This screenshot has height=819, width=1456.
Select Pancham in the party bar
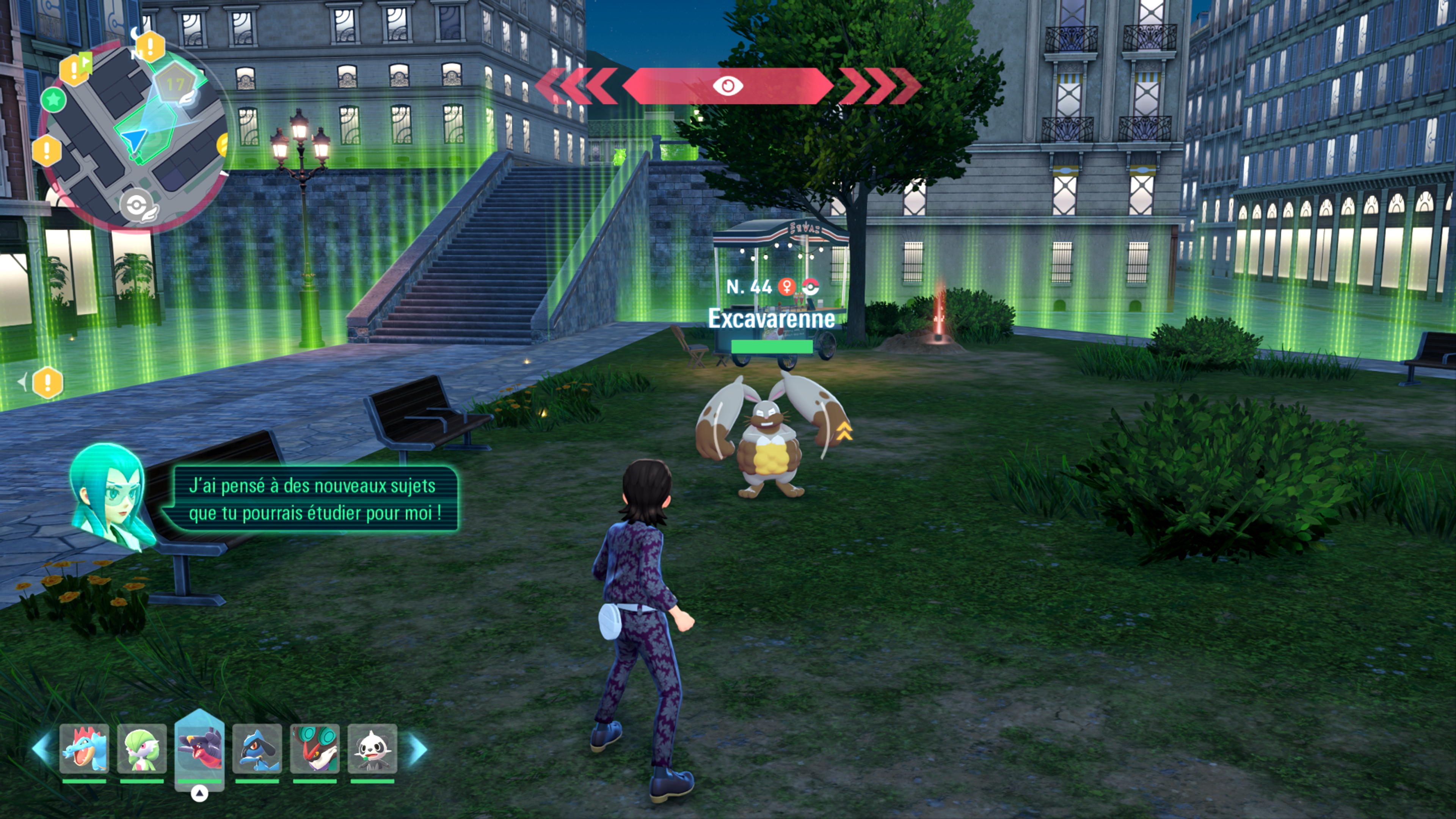pyautogui.click(x=372, y=749)
